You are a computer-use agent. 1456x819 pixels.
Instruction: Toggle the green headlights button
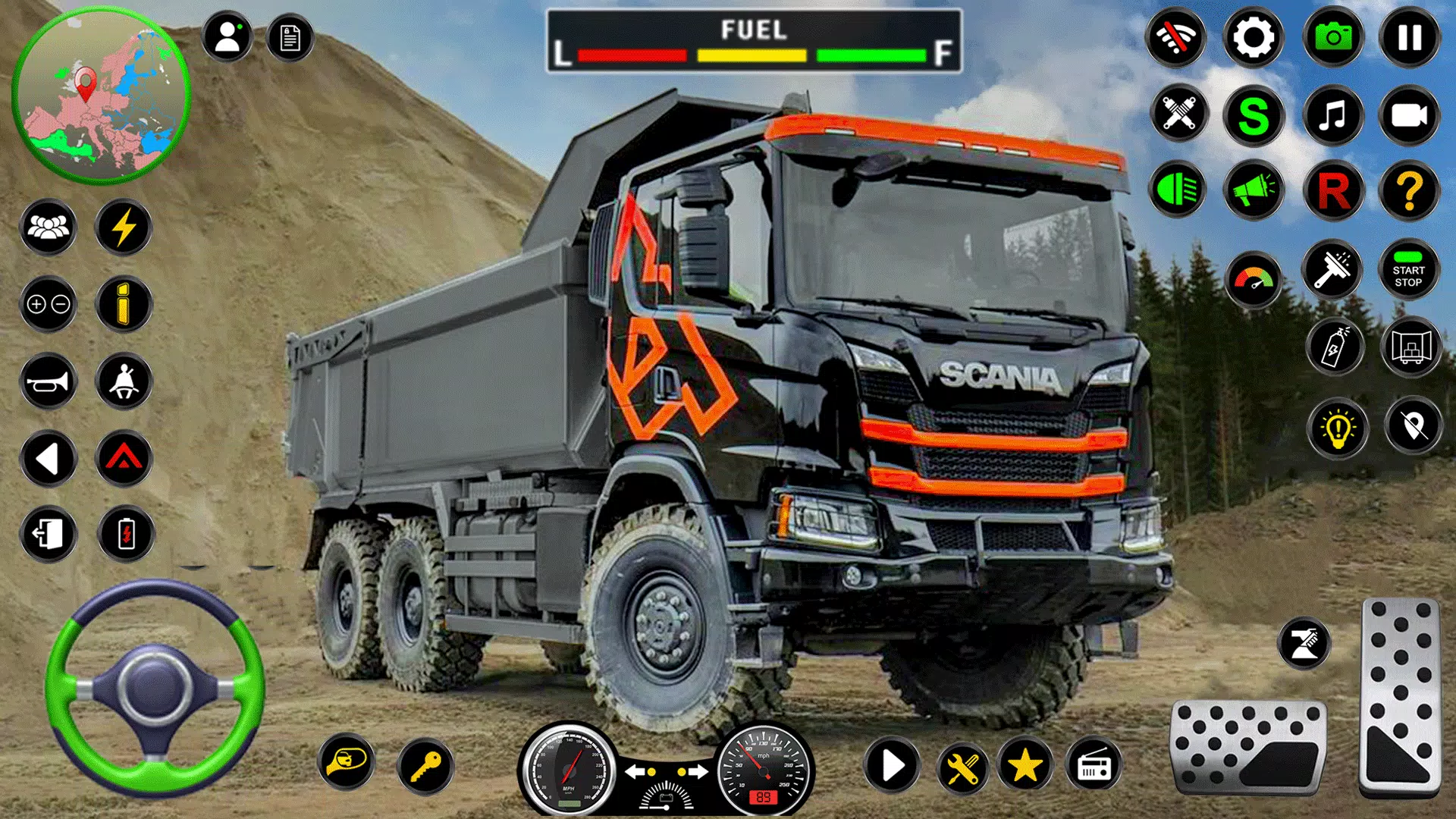tap(1177, 190)
